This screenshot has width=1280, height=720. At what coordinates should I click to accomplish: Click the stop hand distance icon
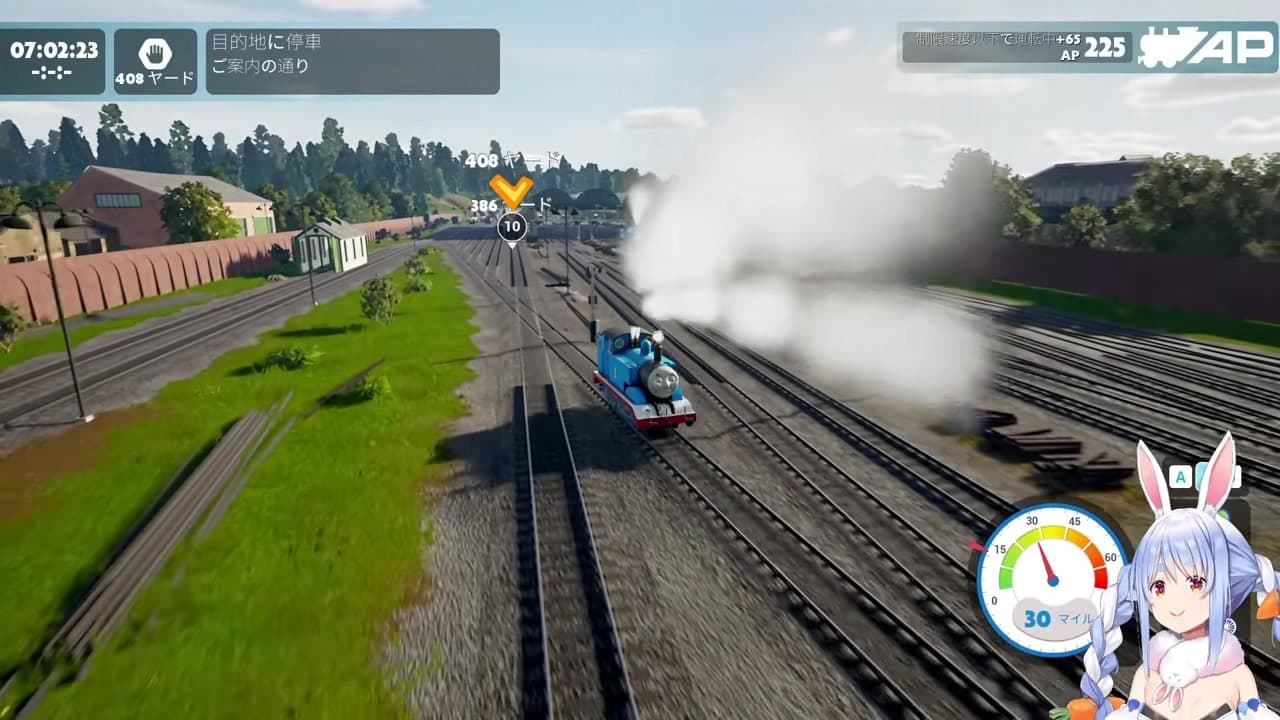click(155, 54)
